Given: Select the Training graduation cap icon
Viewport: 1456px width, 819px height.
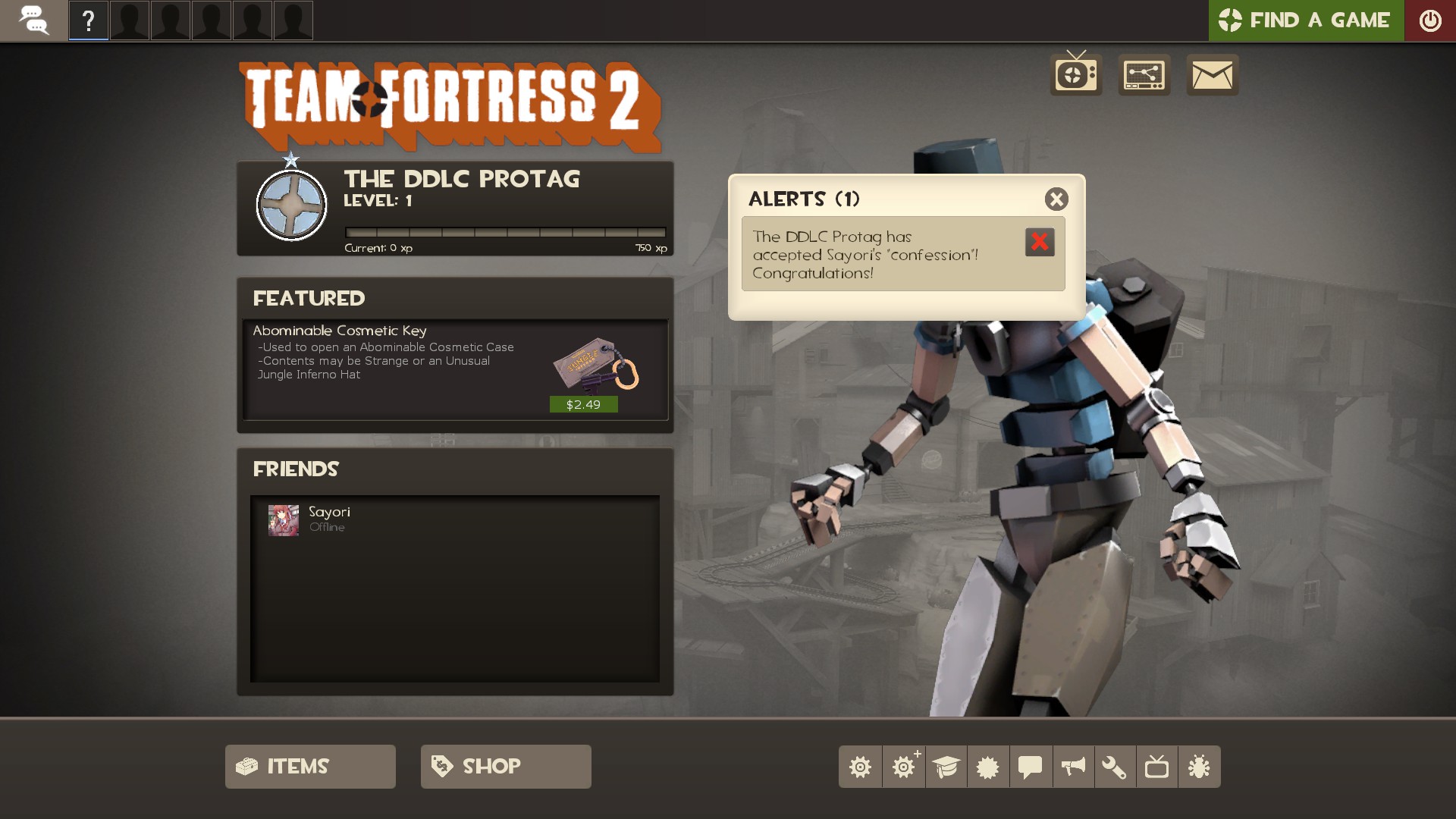Looking at the screenshot, I should tap(946, 767).
